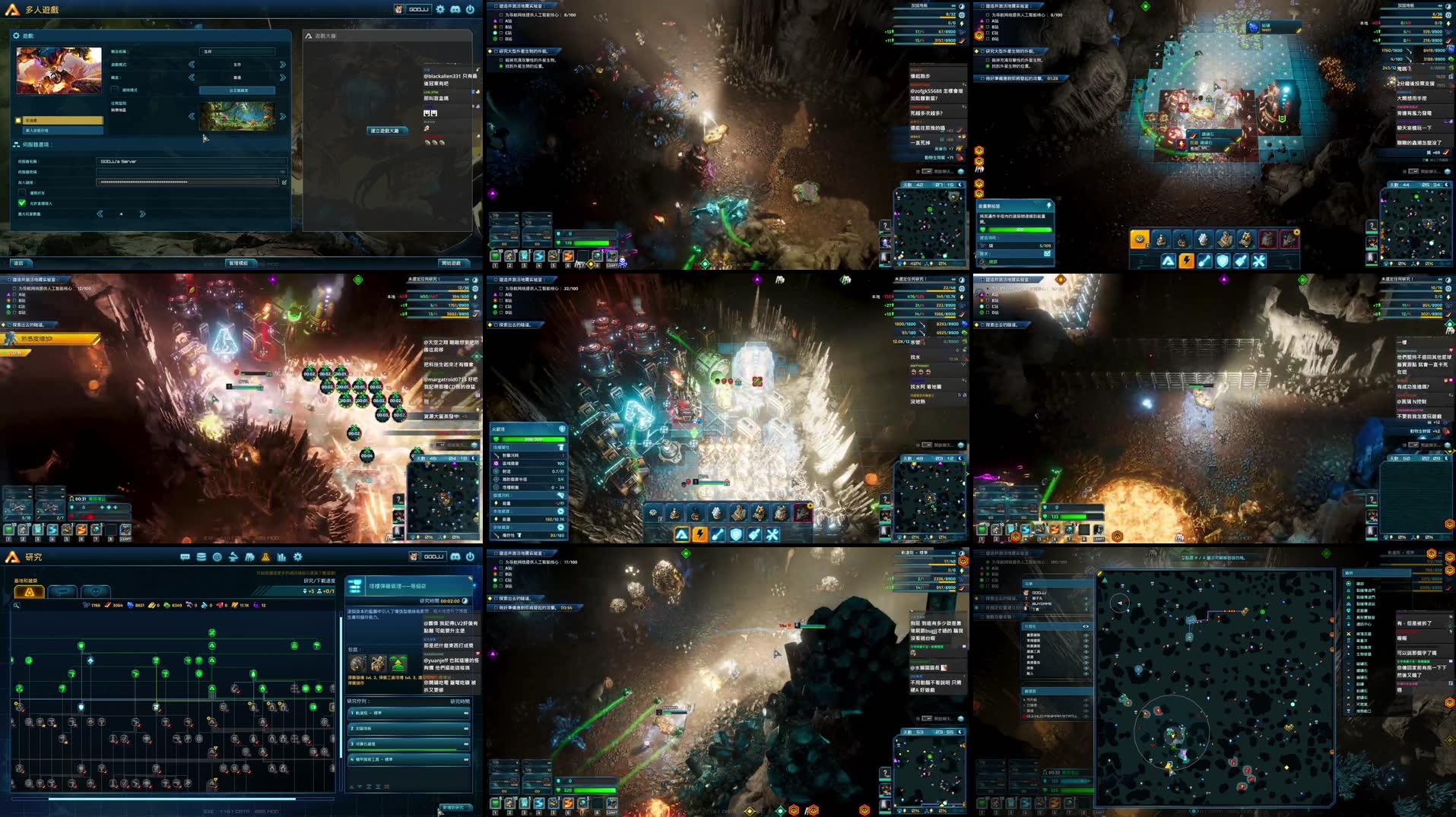This screenshot has height=817, width=1456.
Task: Click the right arrow beside the map thumbnail
Action: tap(281, 116)
